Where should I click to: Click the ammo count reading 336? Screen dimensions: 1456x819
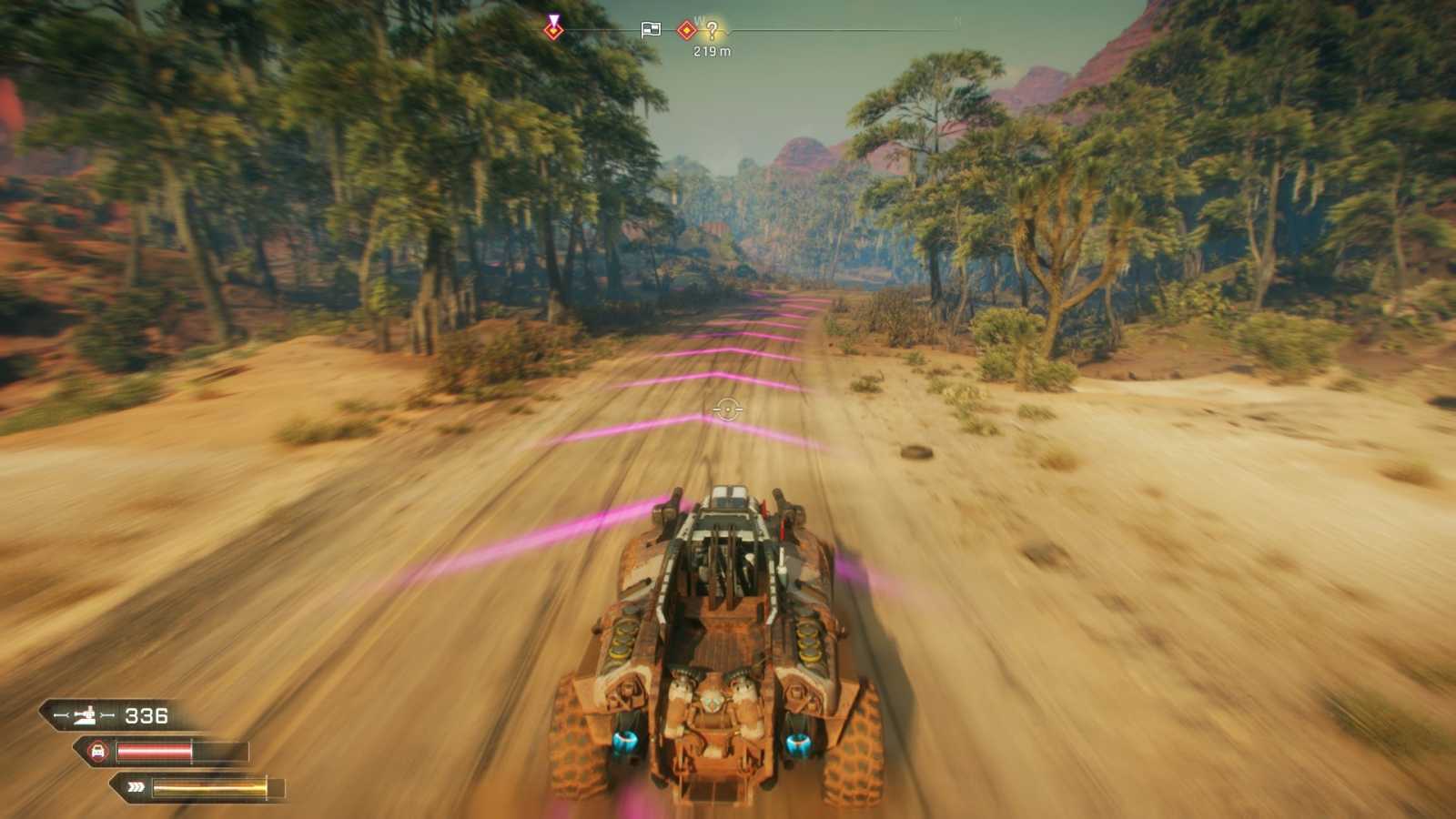pos(147,715)
